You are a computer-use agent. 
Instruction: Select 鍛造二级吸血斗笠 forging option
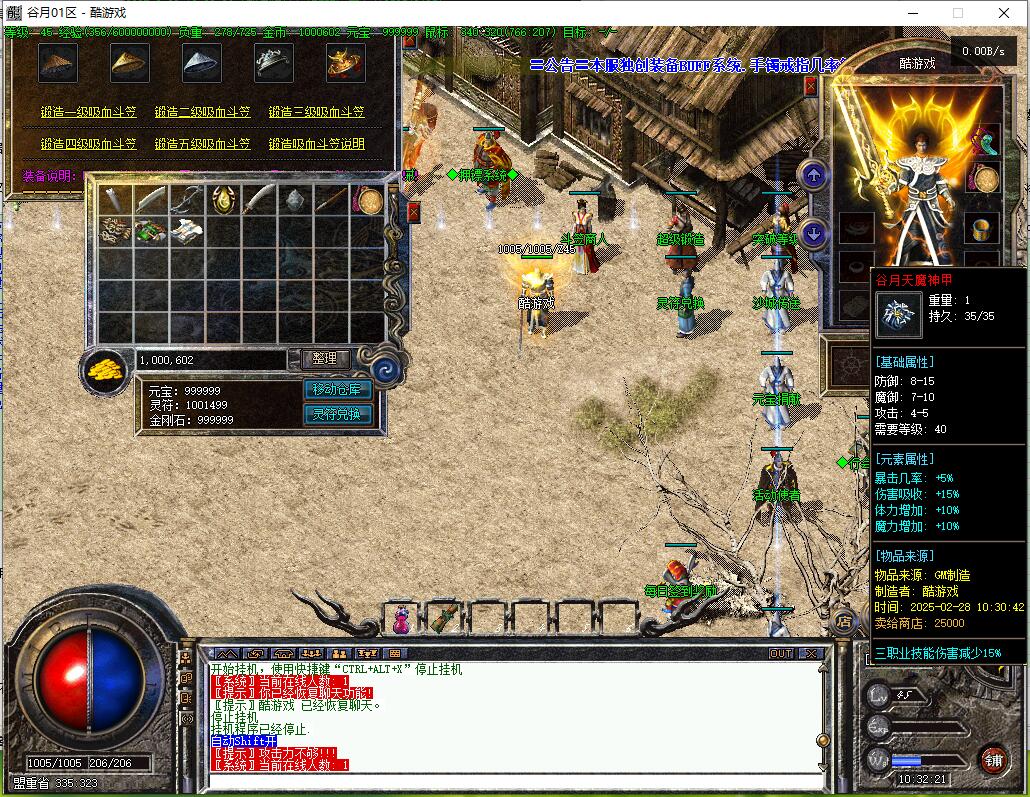[x=203, y=112]
